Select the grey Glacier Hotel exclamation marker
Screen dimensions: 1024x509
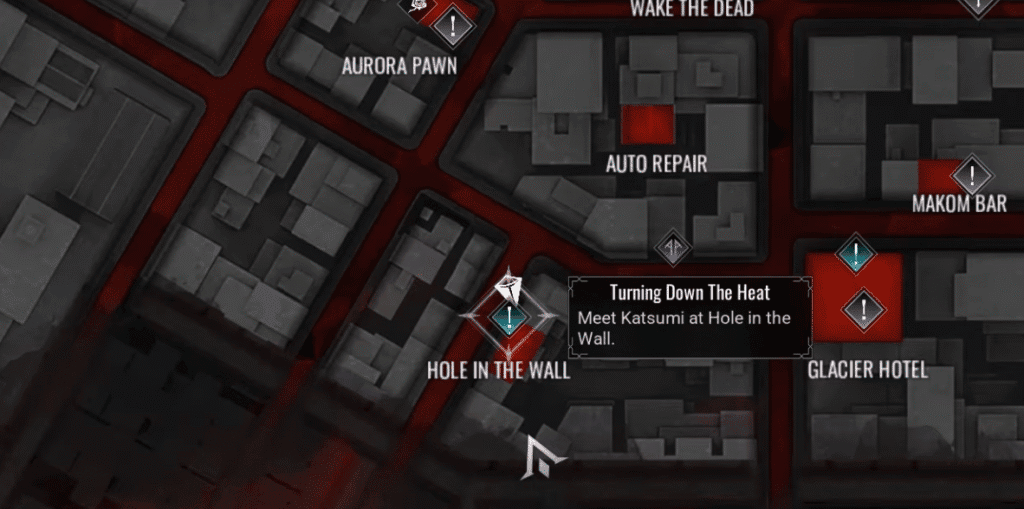pos(863,308)
